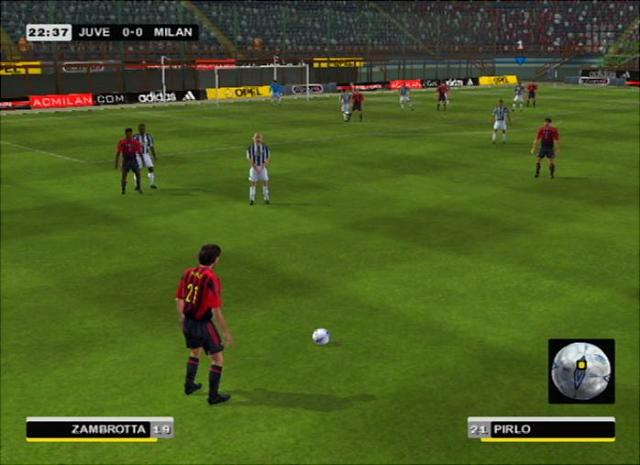This screenshot has height=465, width=640.
Task: Select the Pirlo 21 player name panel
Action: coord(541,429)
